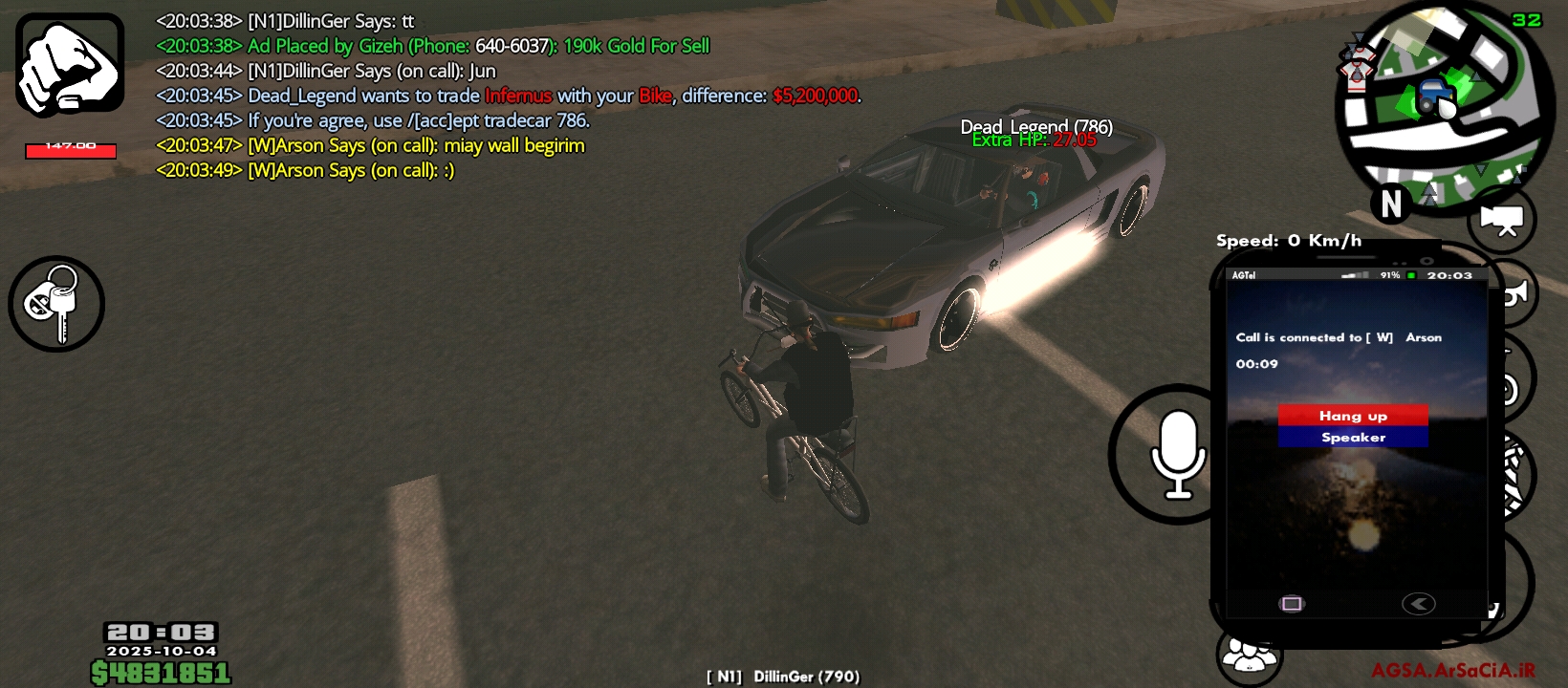Turn on the phone Speaker

(1353, 438)
